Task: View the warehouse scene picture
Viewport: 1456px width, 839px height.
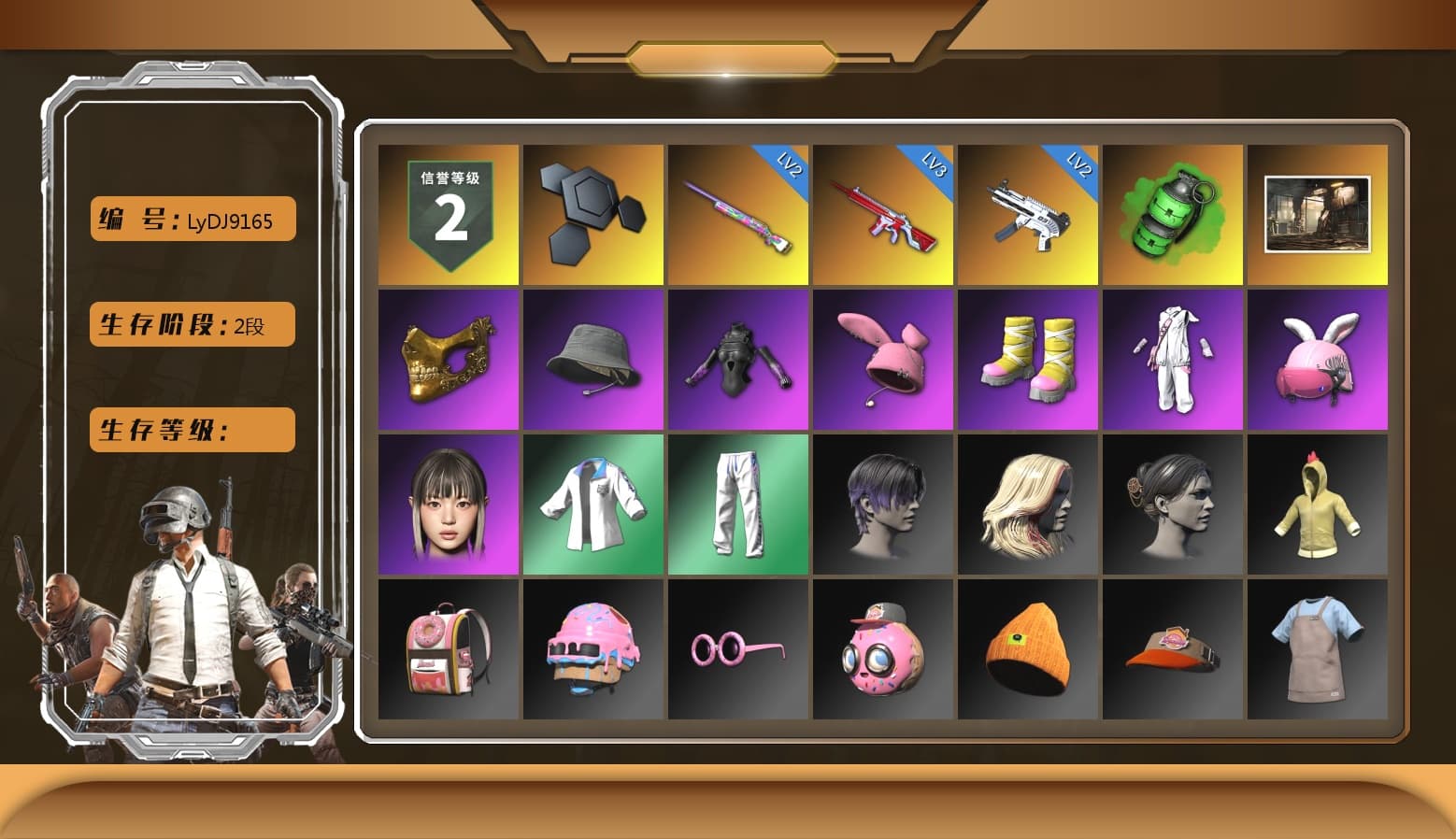Action: 1319,215
